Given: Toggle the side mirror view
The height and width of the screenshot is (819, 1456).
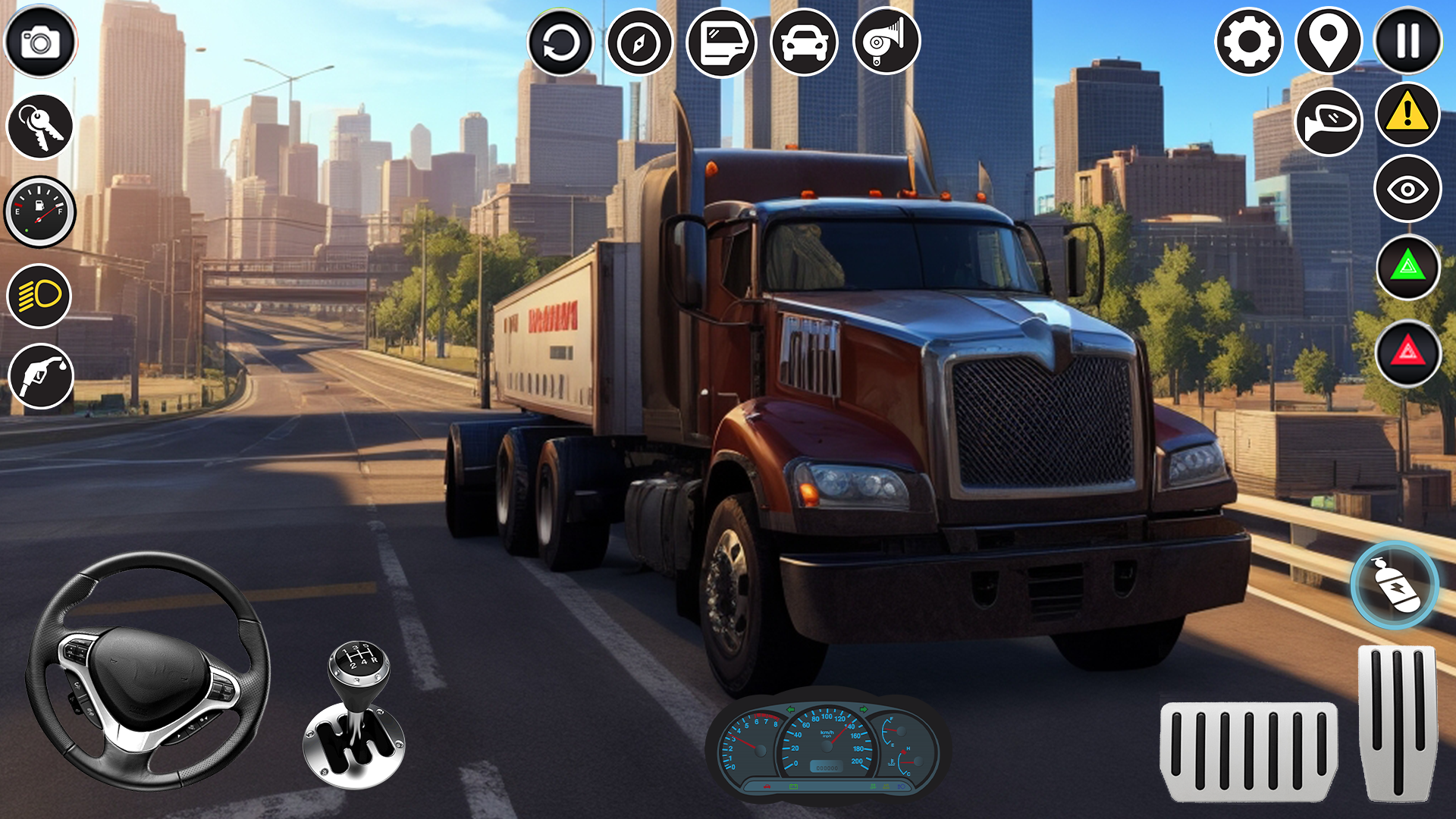Looking at the screenshot, I should click(x=1329, y=121).
